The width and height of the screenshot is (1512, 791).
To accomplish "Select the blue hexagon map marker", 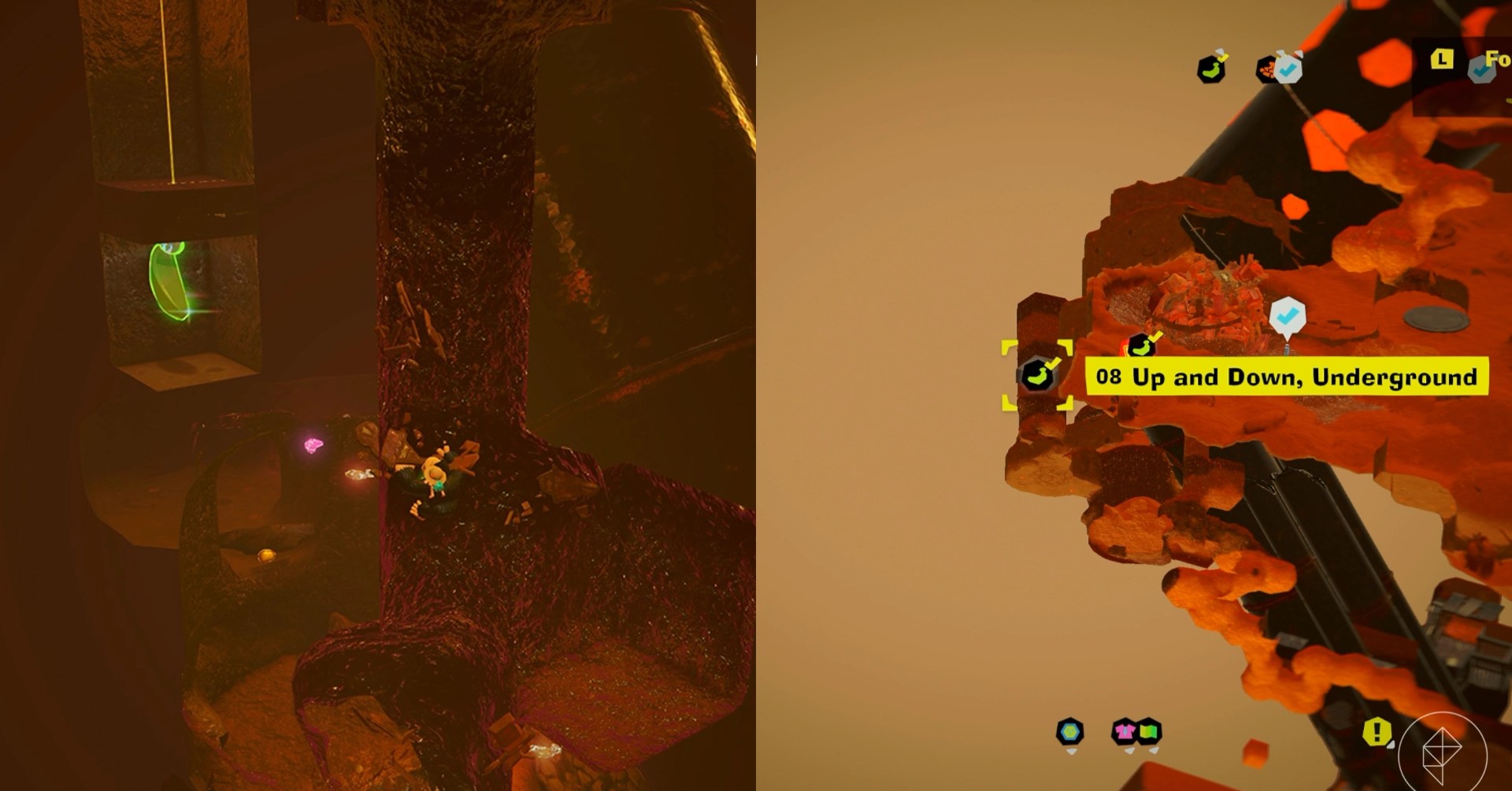I will (x=1069, y=732).
